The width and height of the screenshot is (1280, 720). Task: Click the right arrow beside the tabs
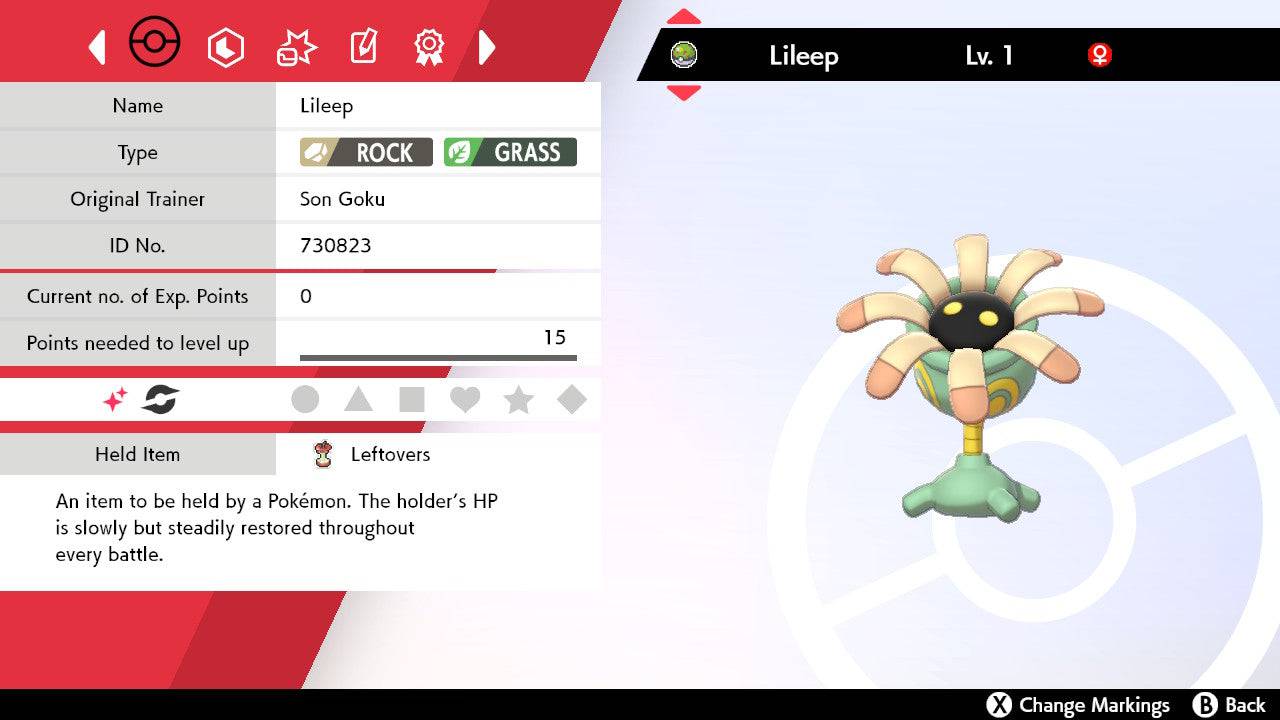click(487, 47)
